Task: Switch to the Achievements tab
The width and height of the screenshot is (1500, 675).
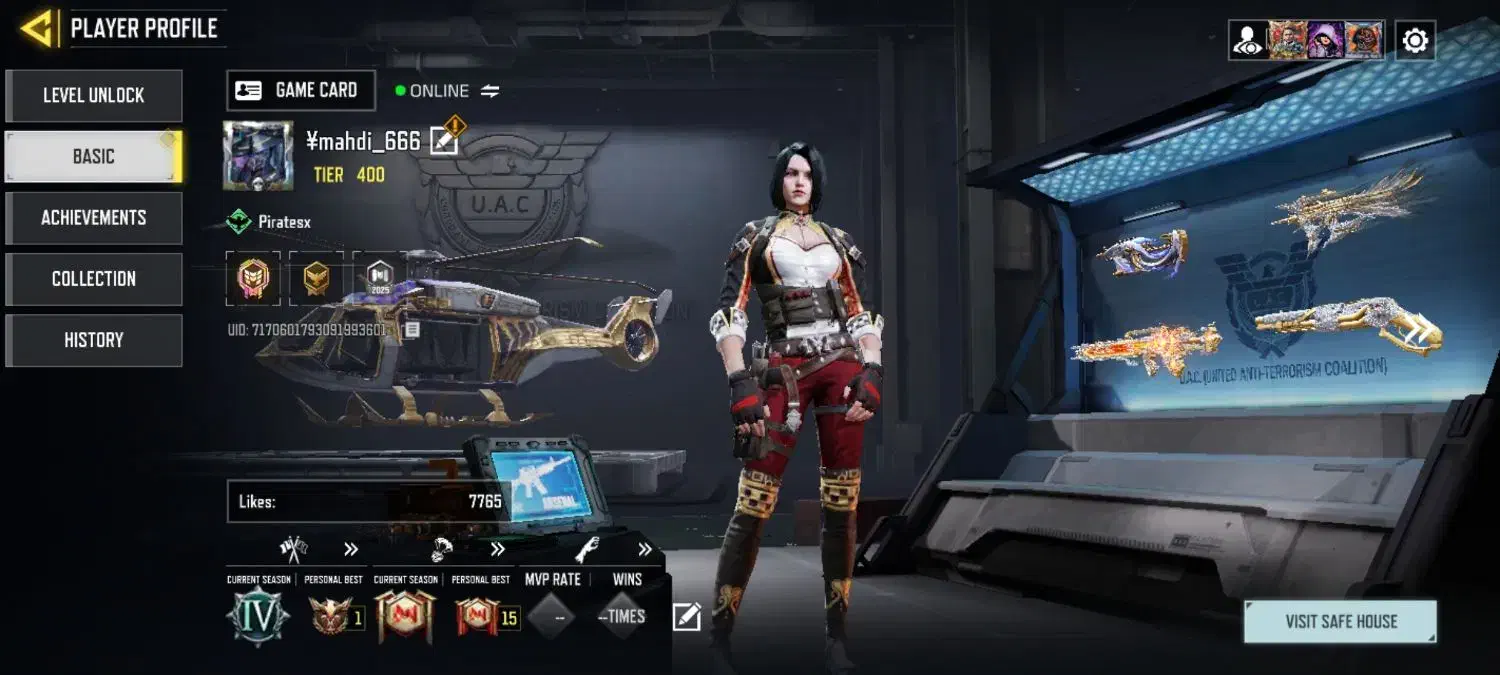Action: pos(94,218)
